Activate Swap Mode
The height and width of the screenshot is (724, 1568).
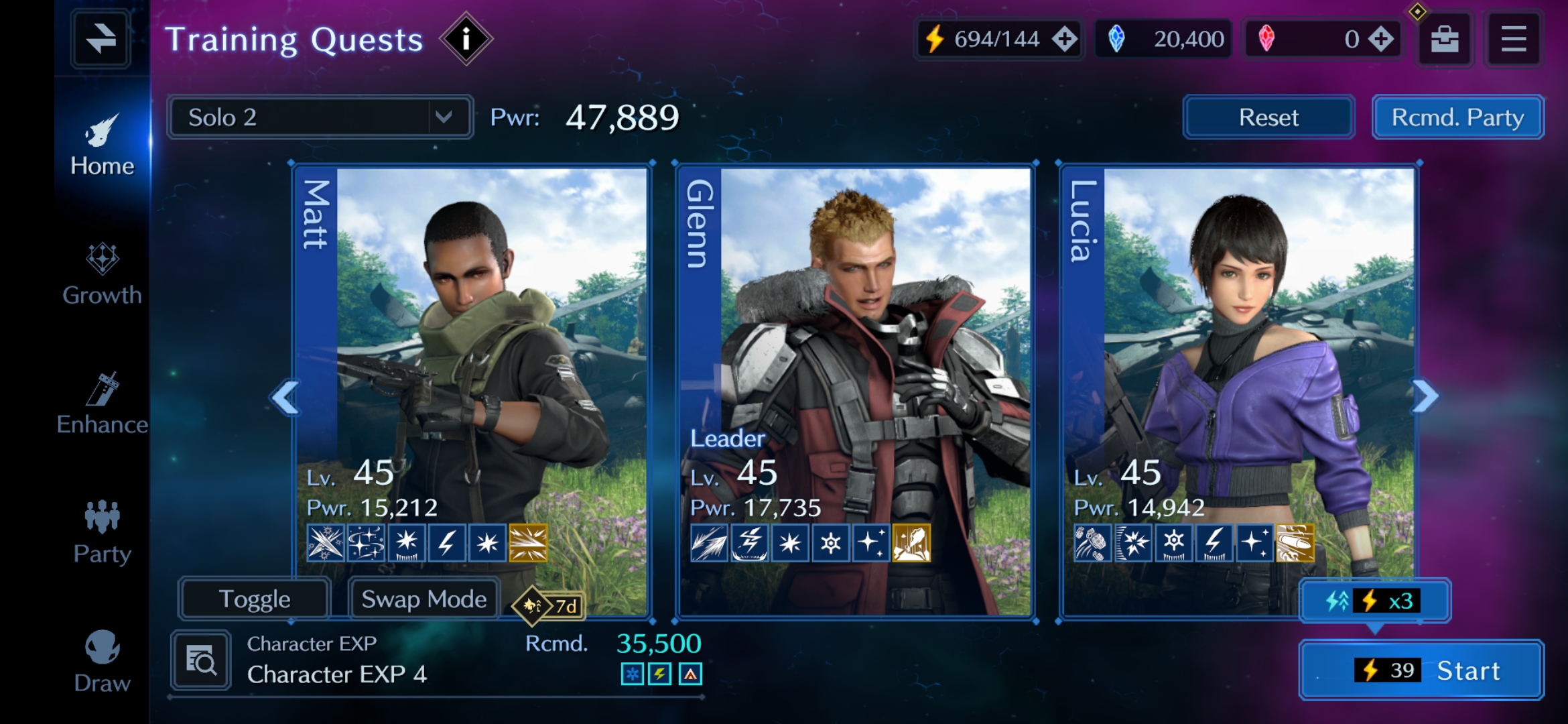[424, 599]
